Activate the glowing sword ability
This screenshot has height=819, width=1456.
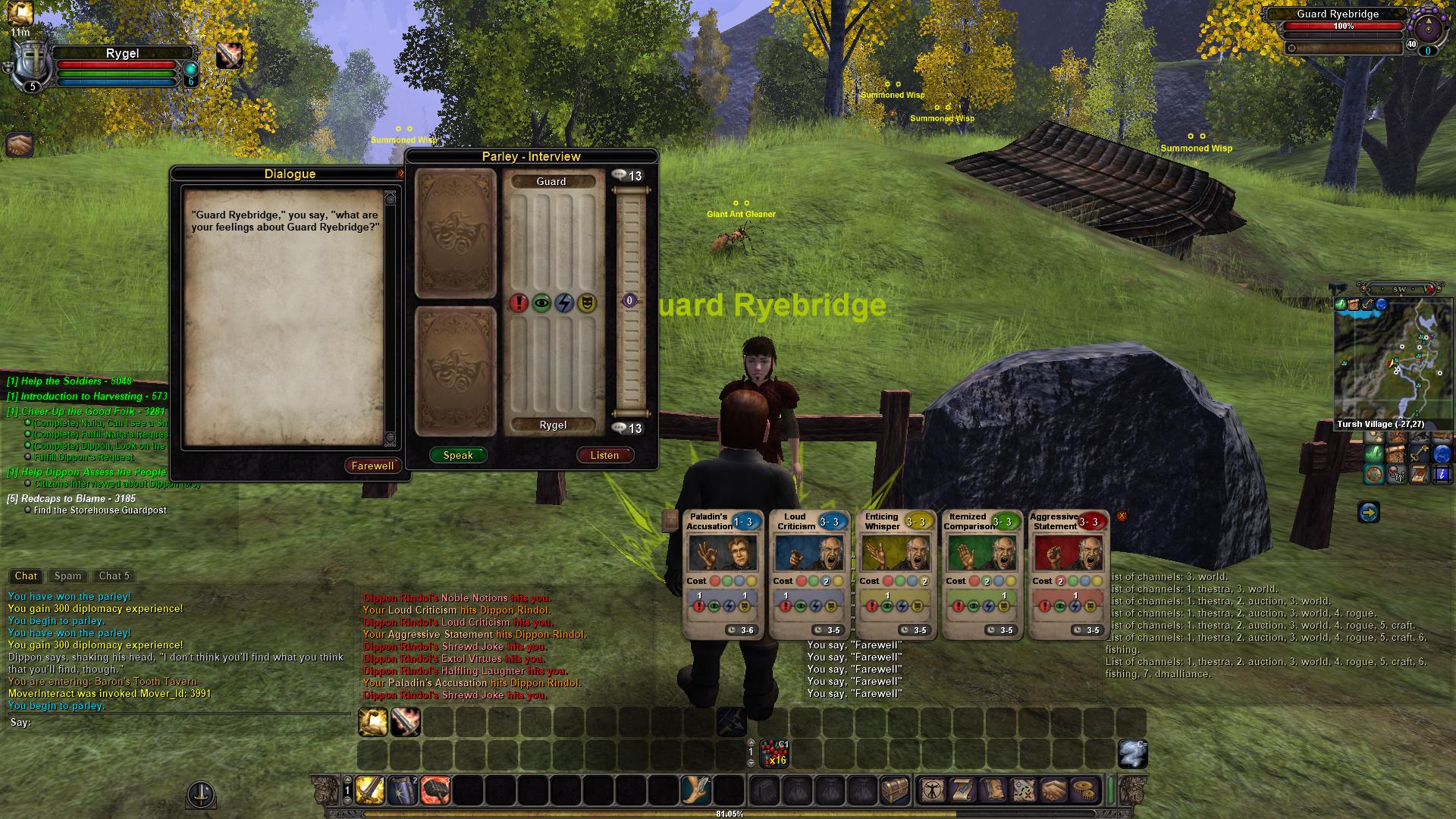point(370,791)
